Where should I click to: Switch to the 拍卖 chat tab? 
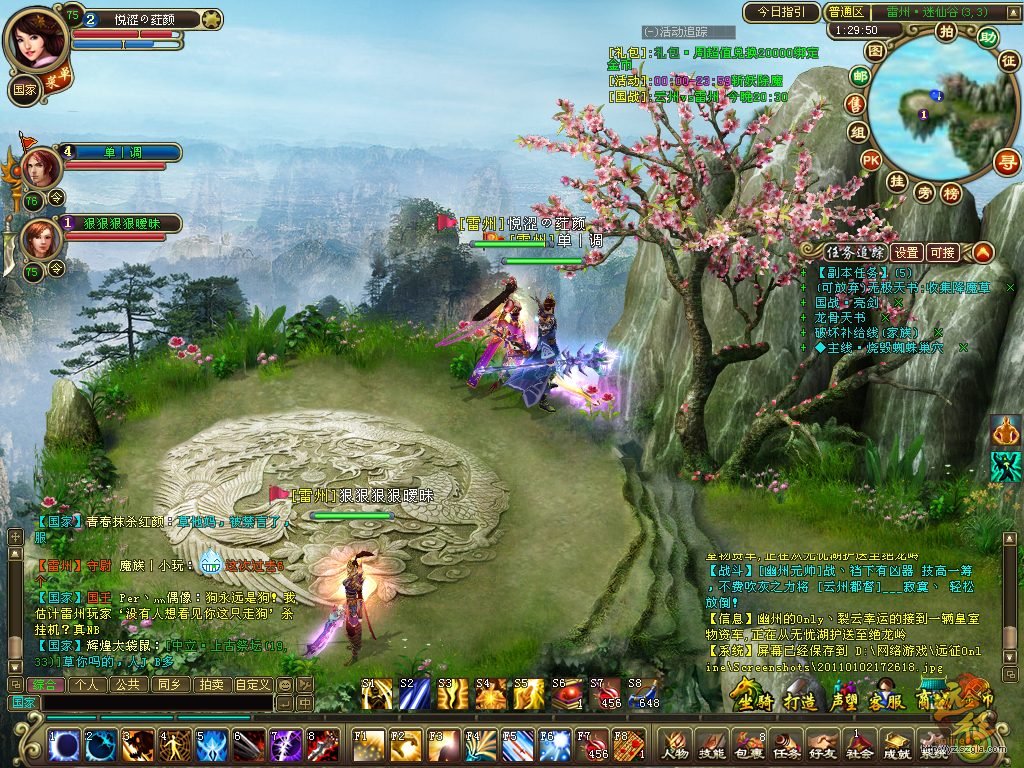(211, 685)
